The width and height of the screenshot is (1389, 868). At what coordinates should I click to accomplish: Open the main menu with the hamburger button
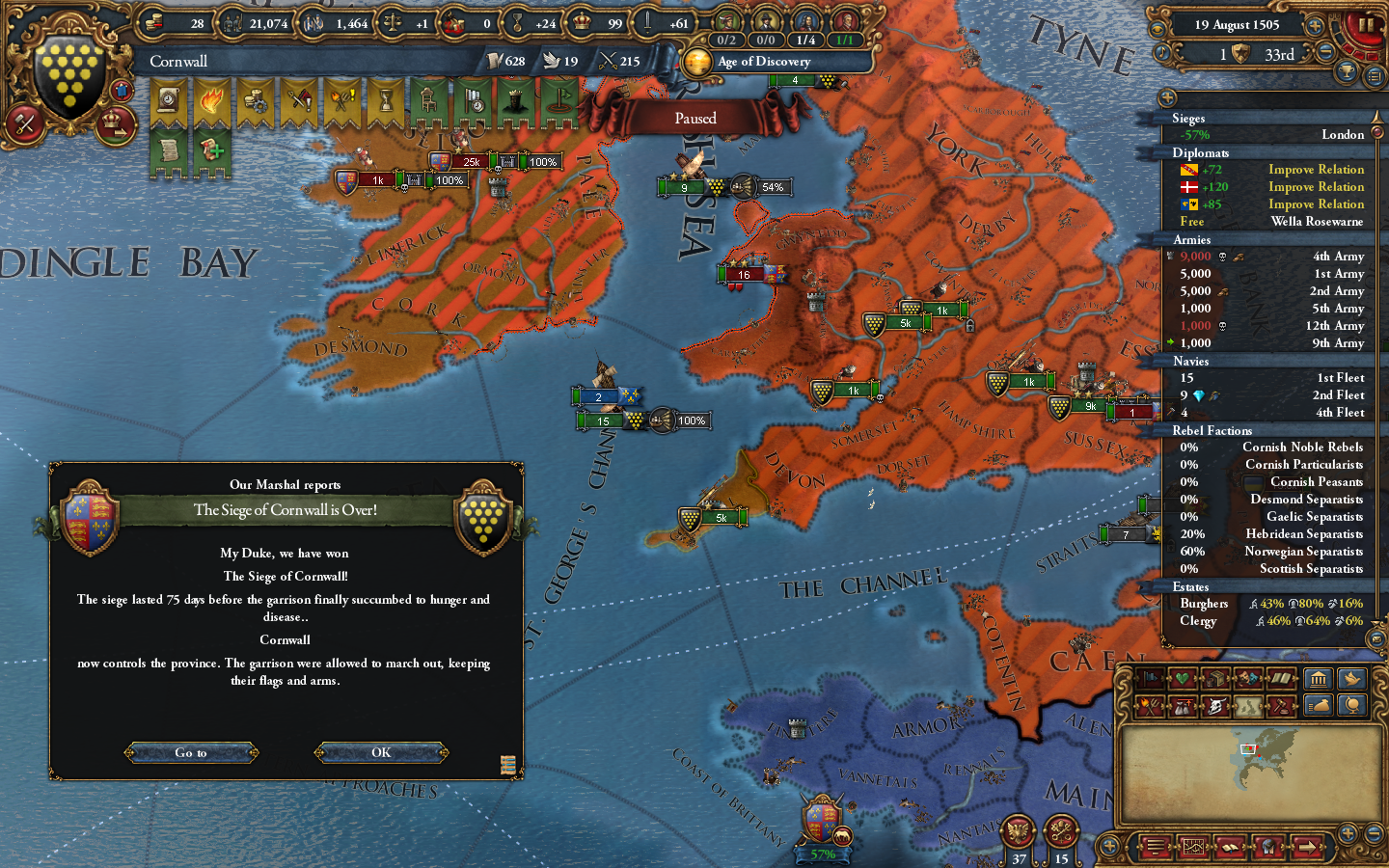1154,847
